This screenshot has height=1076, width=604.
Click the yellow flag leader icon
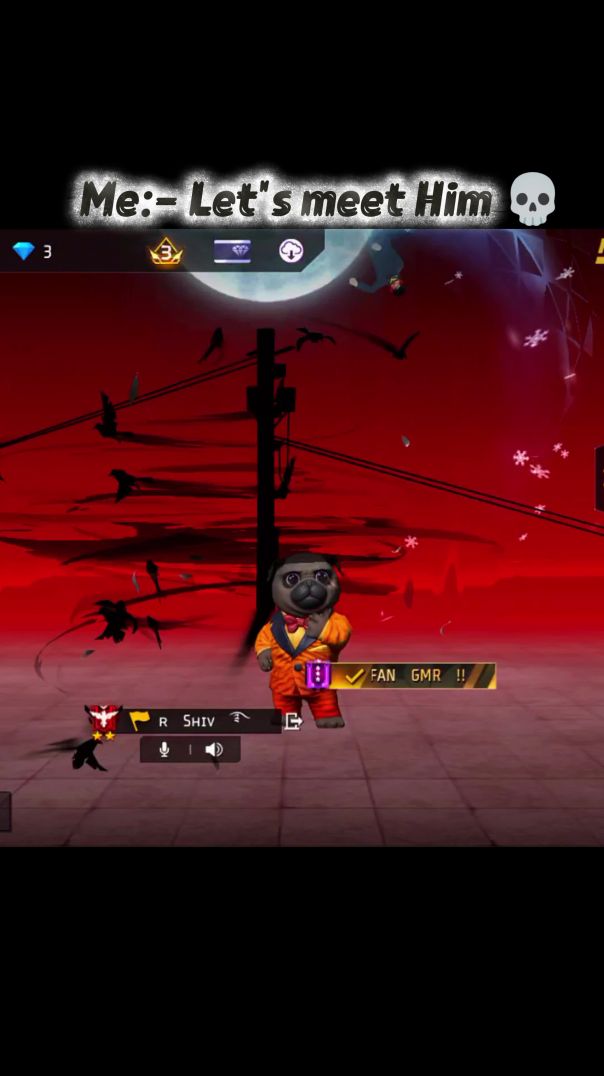pyautogui.click(x=139, y=721)
